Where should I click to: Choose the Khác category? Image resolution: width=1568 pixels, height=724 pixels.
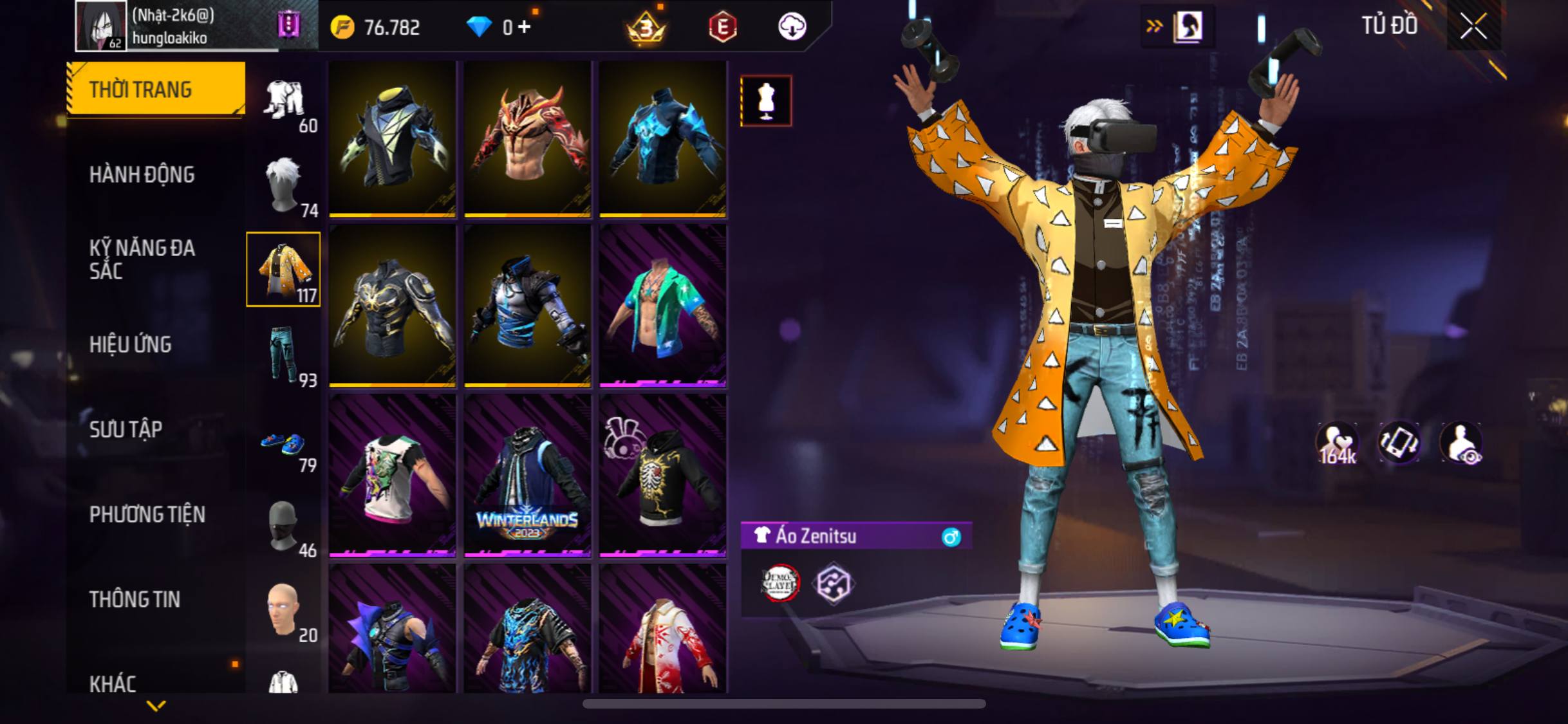113,683
